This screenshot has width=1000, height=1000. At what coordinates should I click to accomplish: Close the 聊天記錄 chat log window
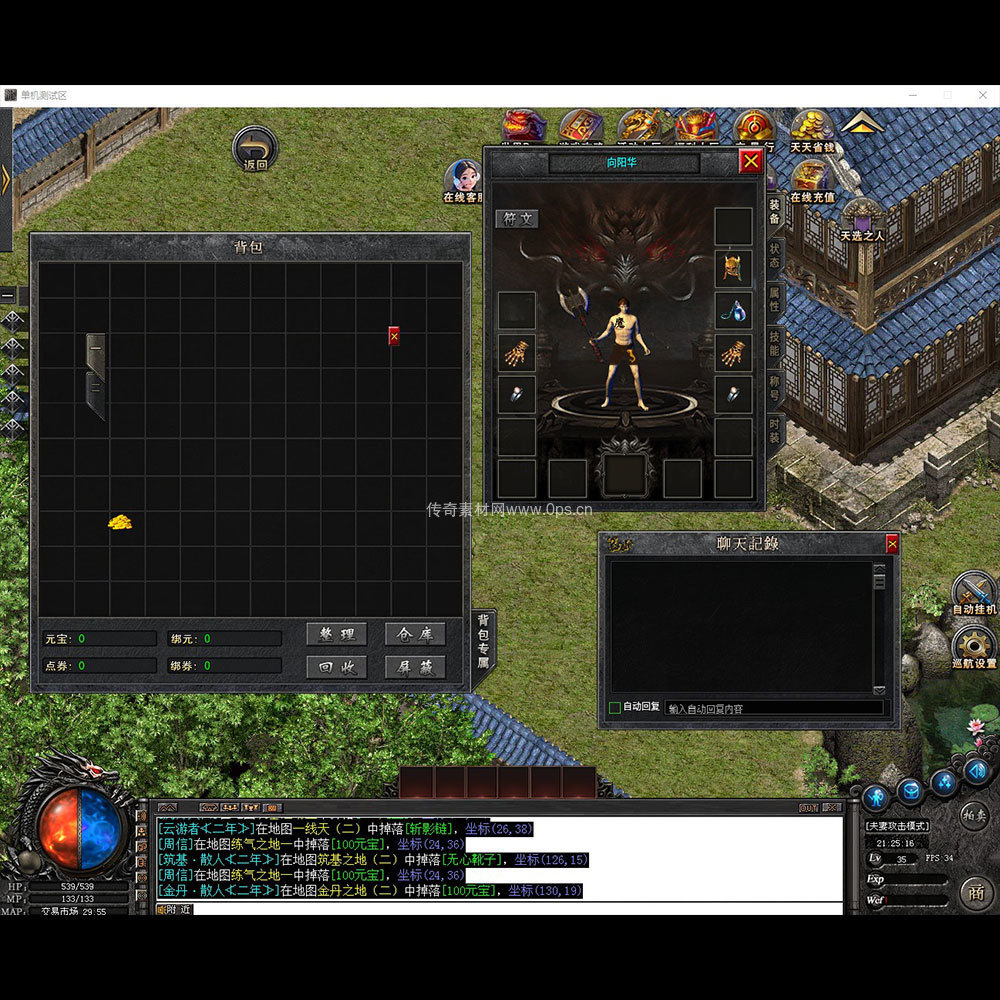(x=892, y=543)
